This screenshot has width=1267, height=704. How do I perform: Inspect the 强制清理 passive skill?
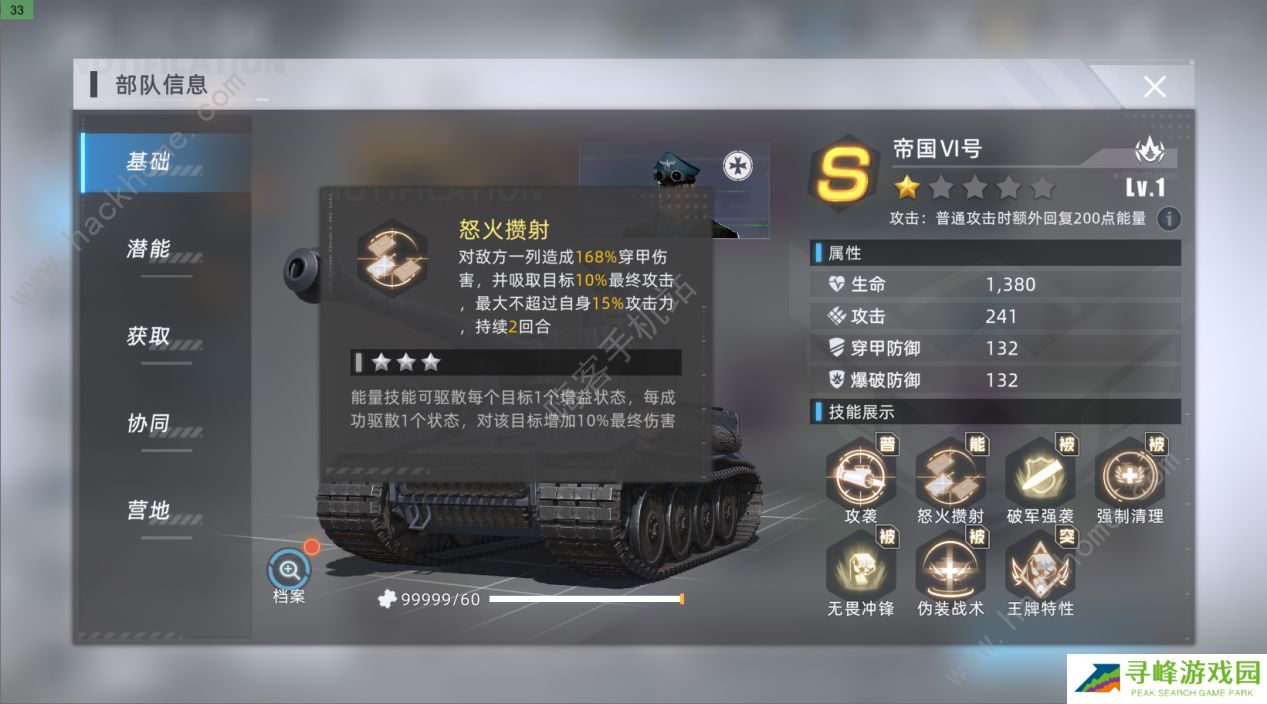tap(1130, 476)
